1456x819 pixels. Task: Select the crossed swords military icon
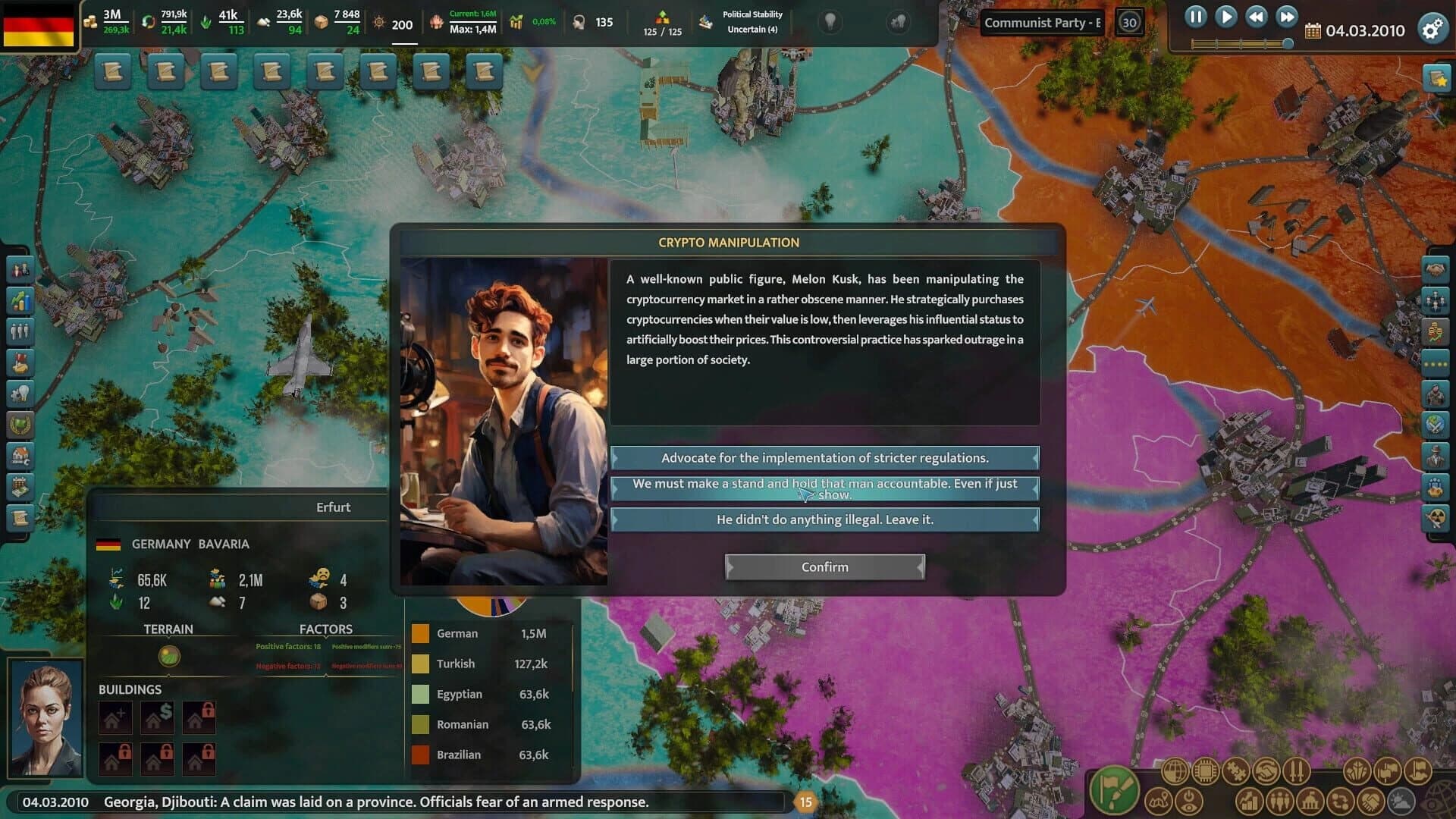1297,770
